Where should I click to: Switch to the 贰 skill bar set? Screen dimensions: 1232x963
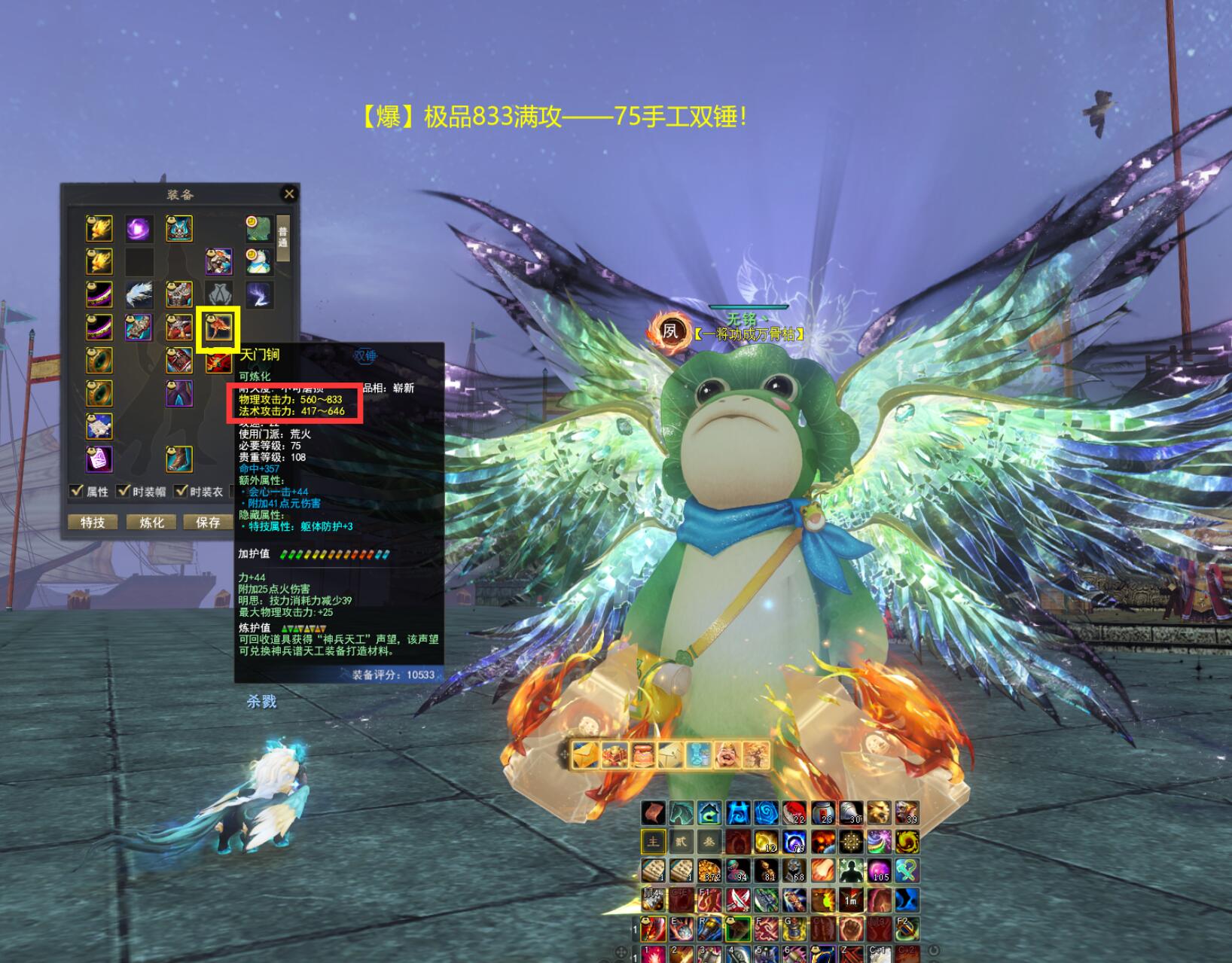click(681, 841)
